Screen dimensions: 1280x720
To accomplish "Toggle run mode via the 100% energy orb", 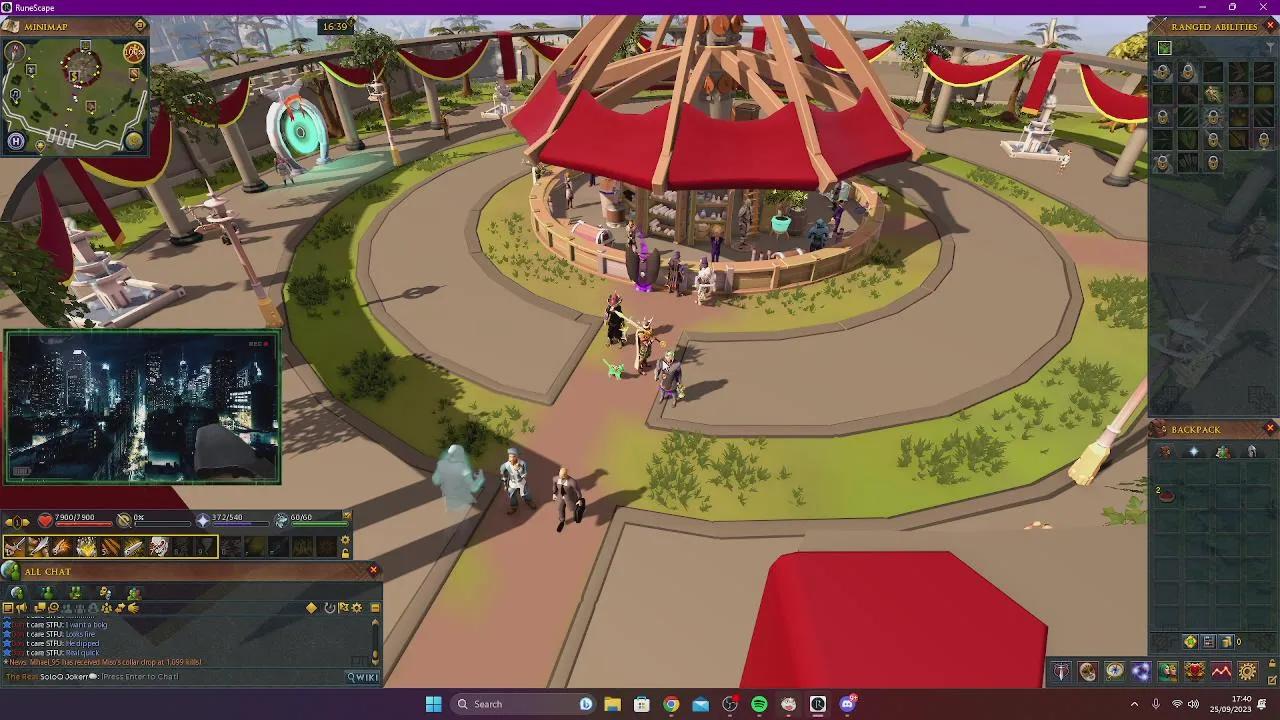I will tap(134, 52).
